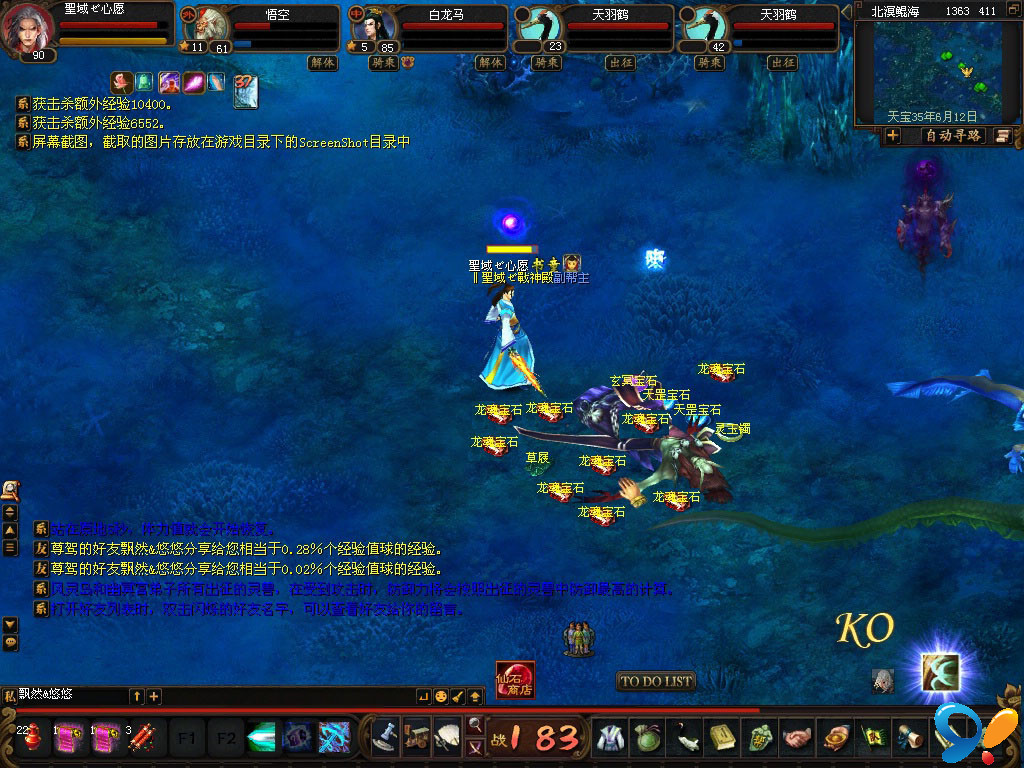Viewport: 1024px width, 768px height.
Task: Open the green pouch inventory icon
Action: pyautogui.click(x=647, y=738)
